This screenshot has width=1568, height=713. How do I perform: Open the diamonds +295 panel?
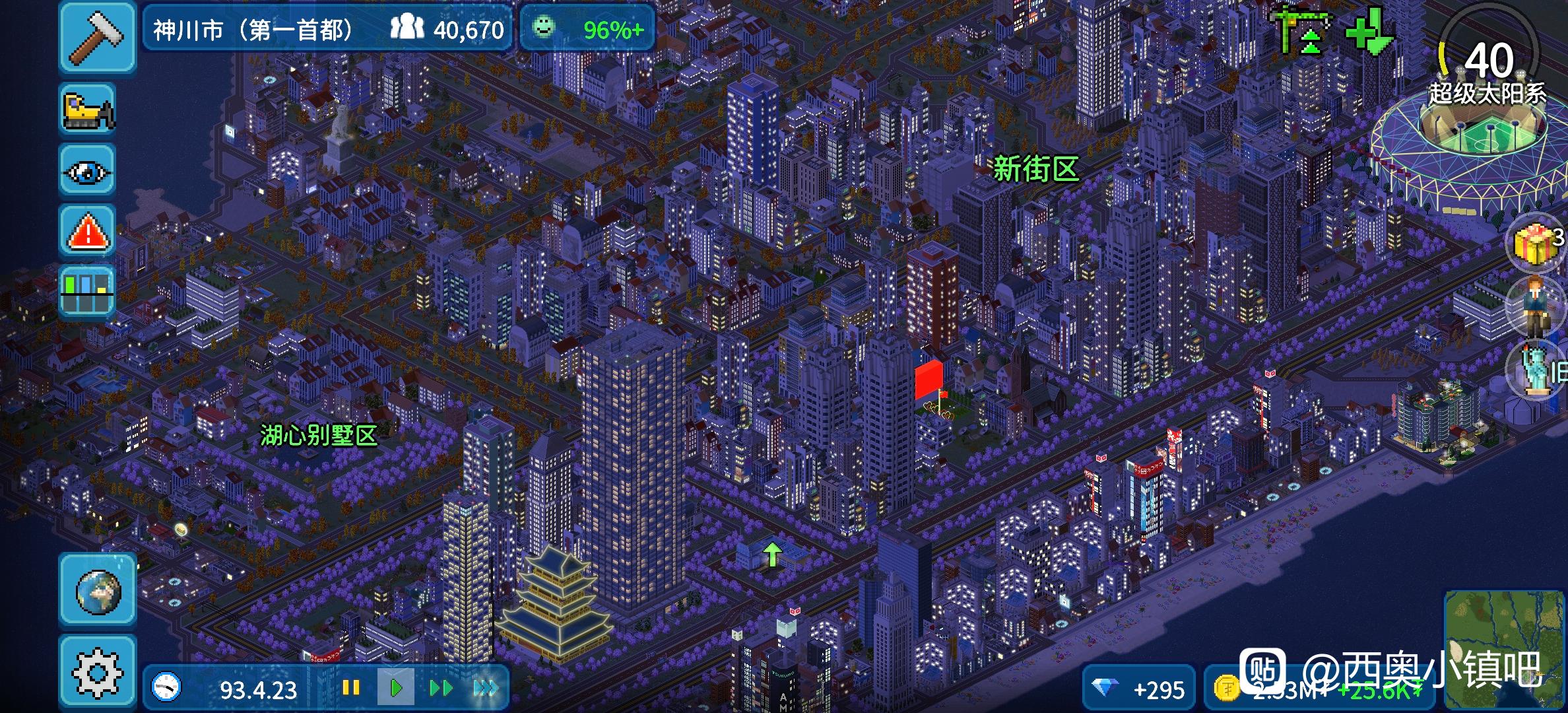pos(1139,689)
